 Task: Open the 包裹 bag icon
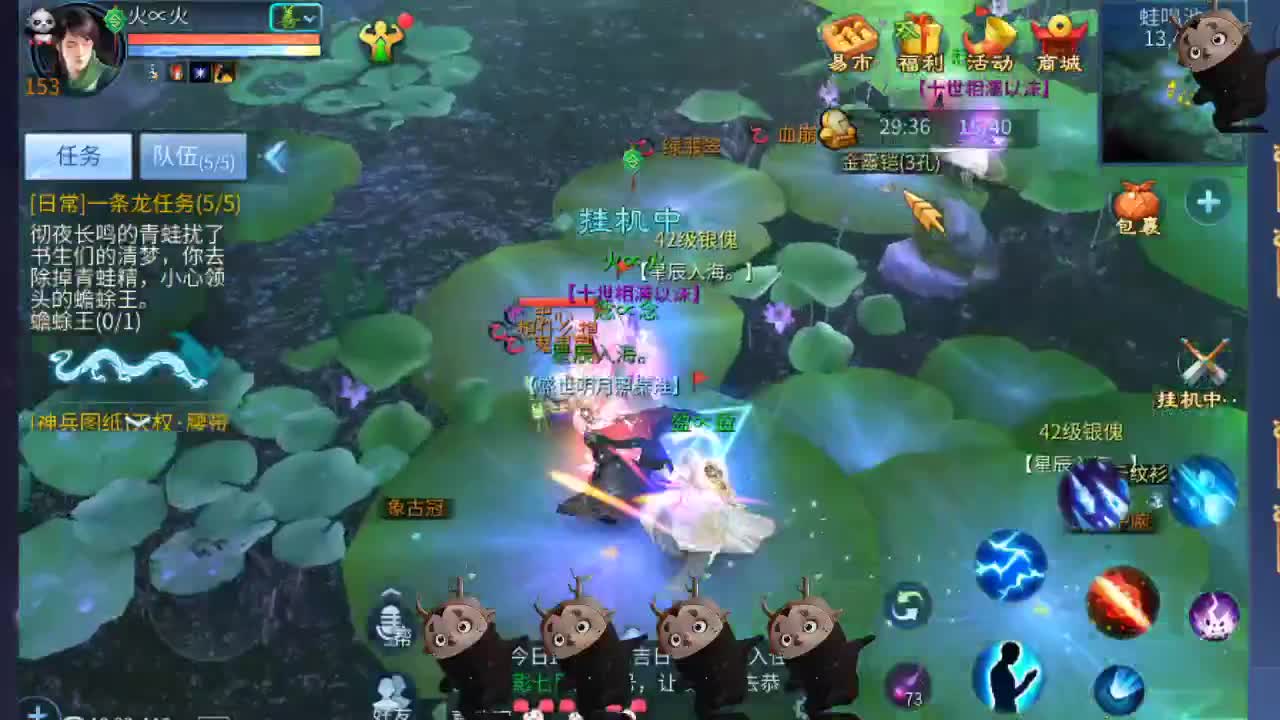coord(1139,205)
